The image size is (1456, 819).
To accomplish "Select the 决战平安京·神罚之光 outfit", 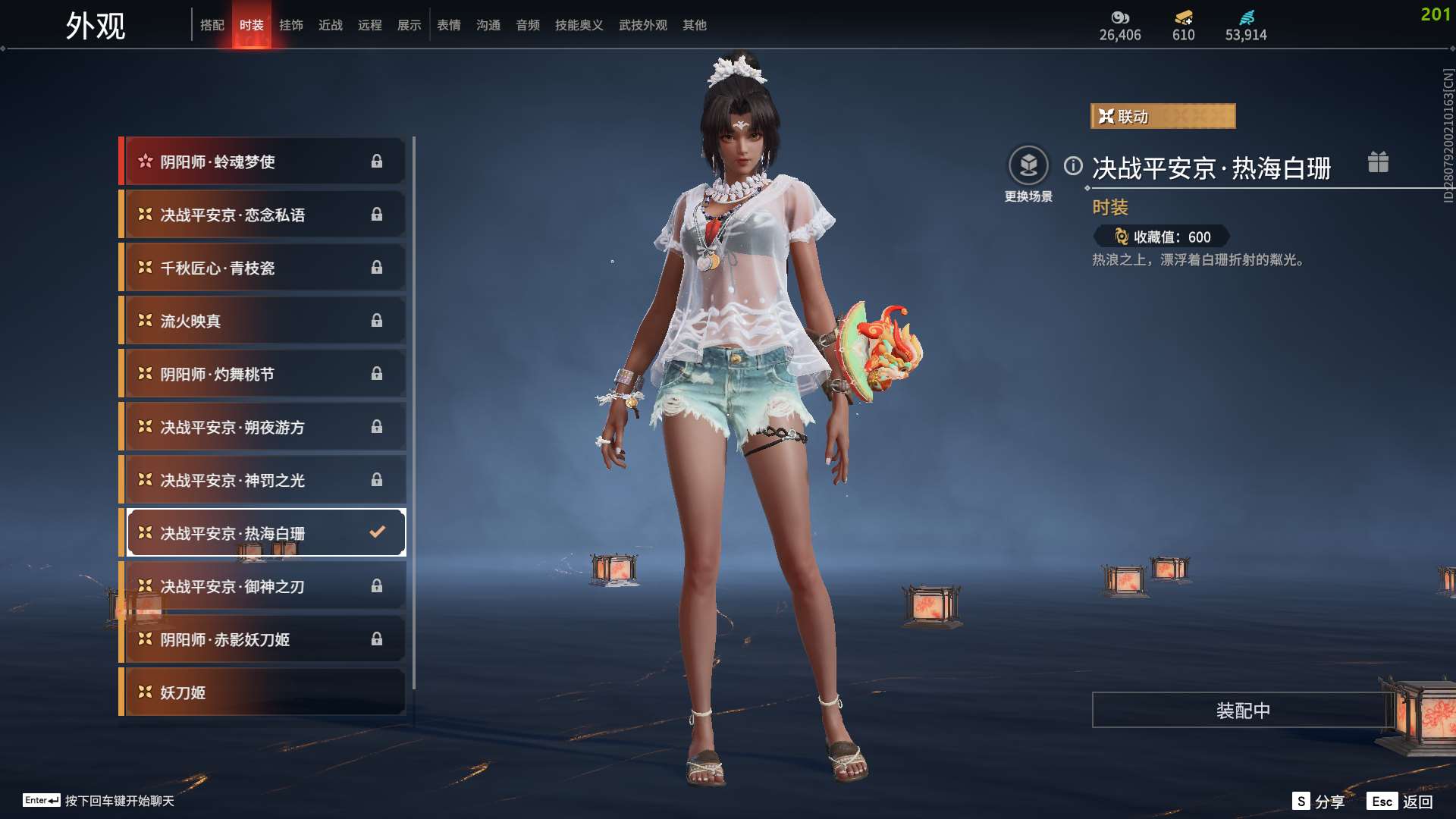I will (x=263, y=480).
